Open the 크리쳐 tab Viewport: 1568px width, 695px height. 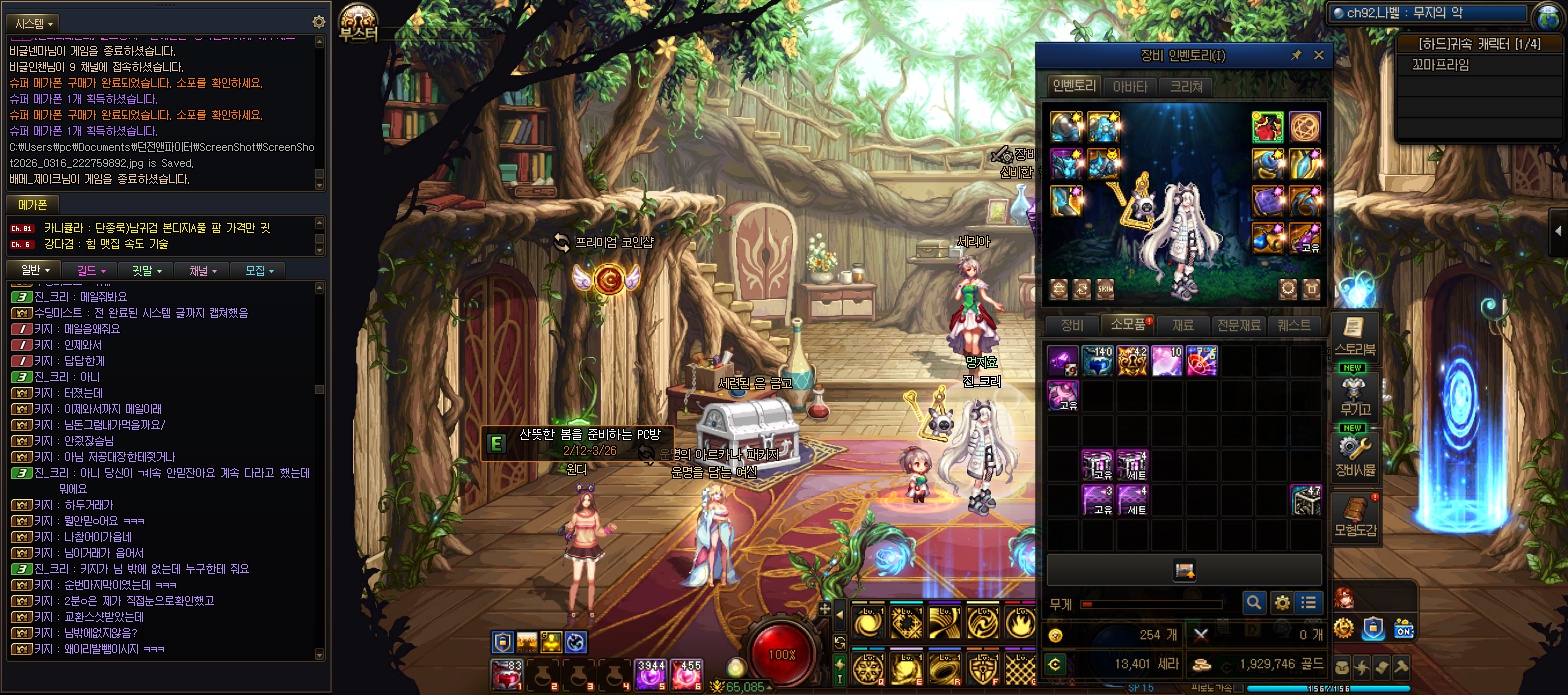(x=1186, y=86)
